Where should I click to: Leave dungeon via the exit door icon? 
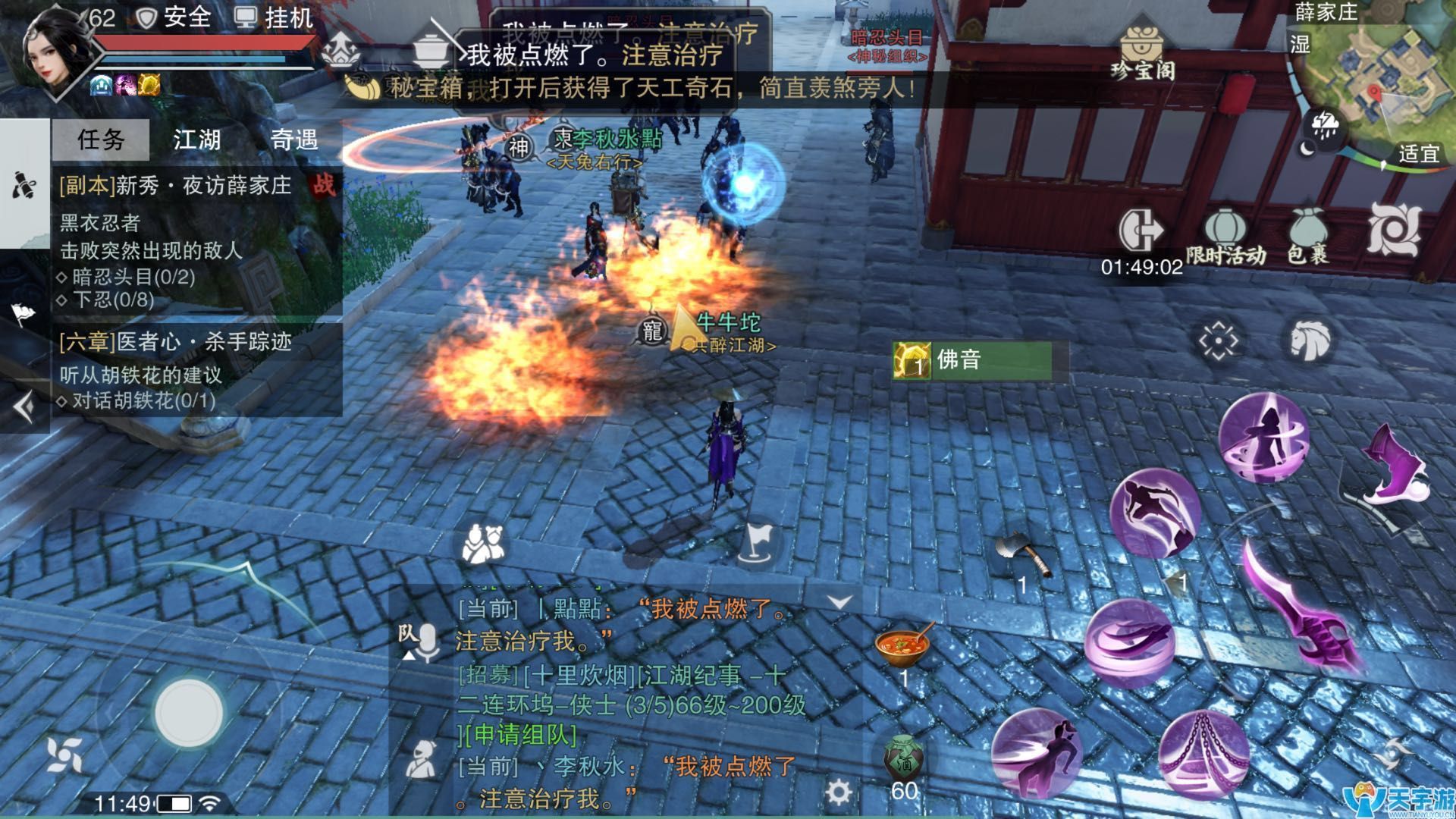(x=1141, y=229)
